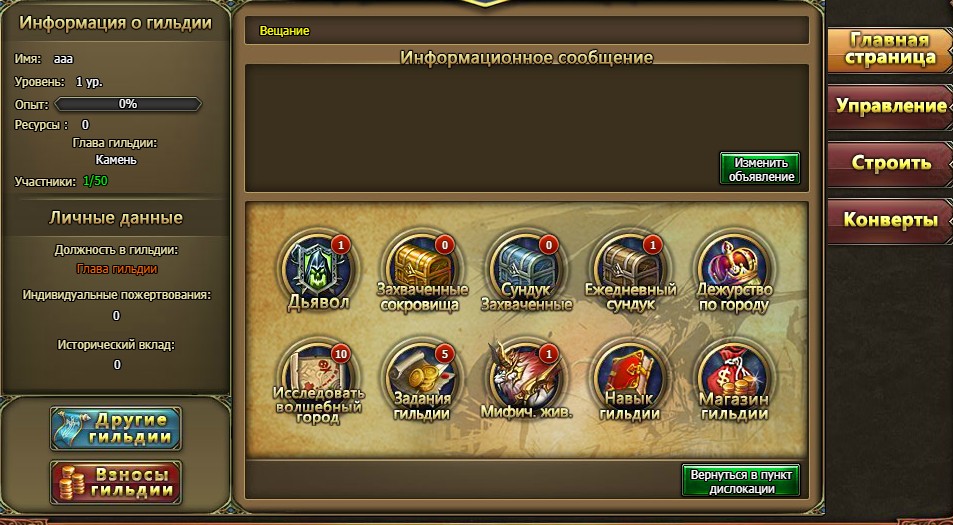Visit the Магазин гильдии shop
The image size is (953, 525).
click(736, 380)
